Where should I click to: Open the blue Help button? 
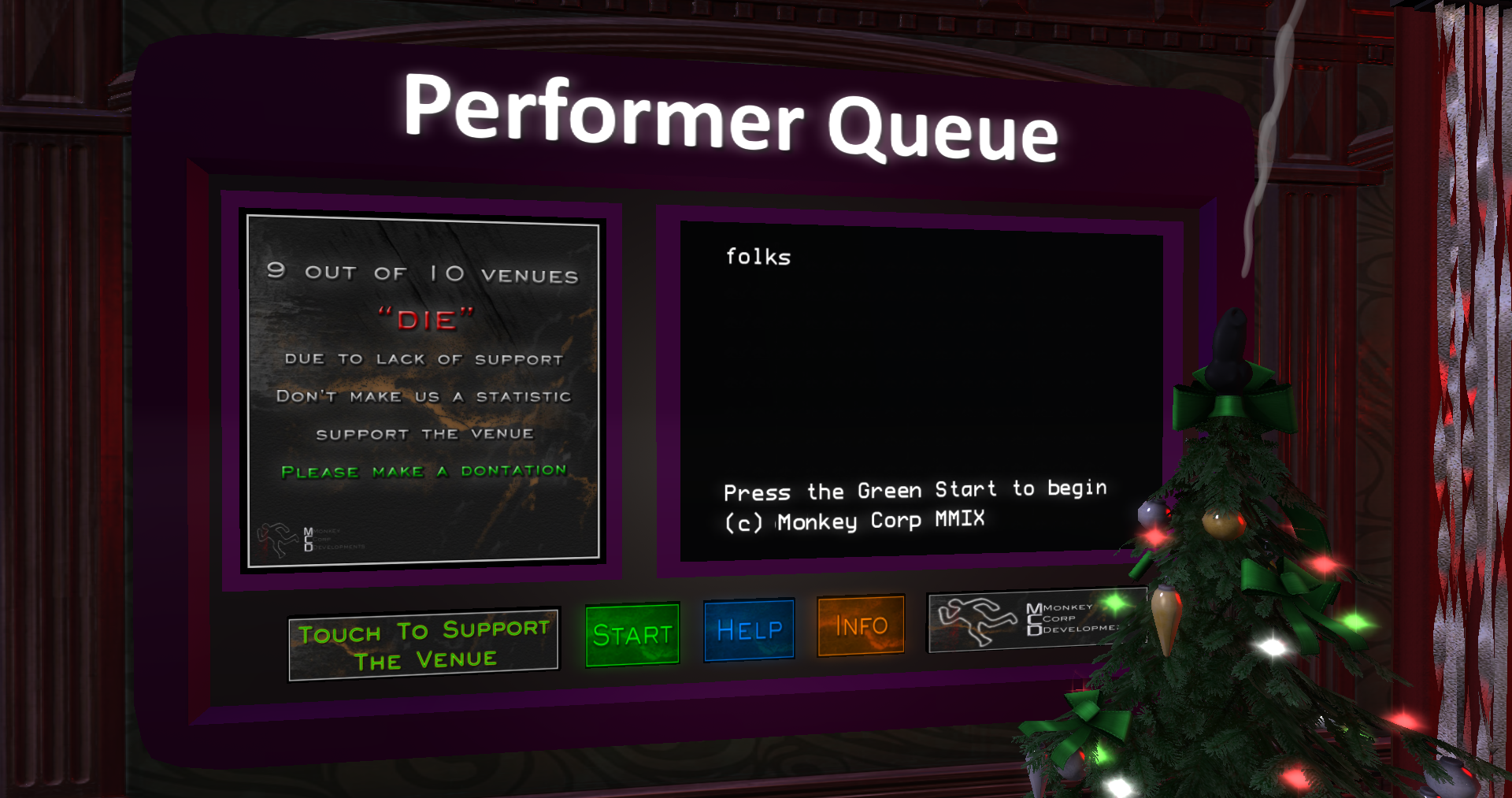pos(749,629)
